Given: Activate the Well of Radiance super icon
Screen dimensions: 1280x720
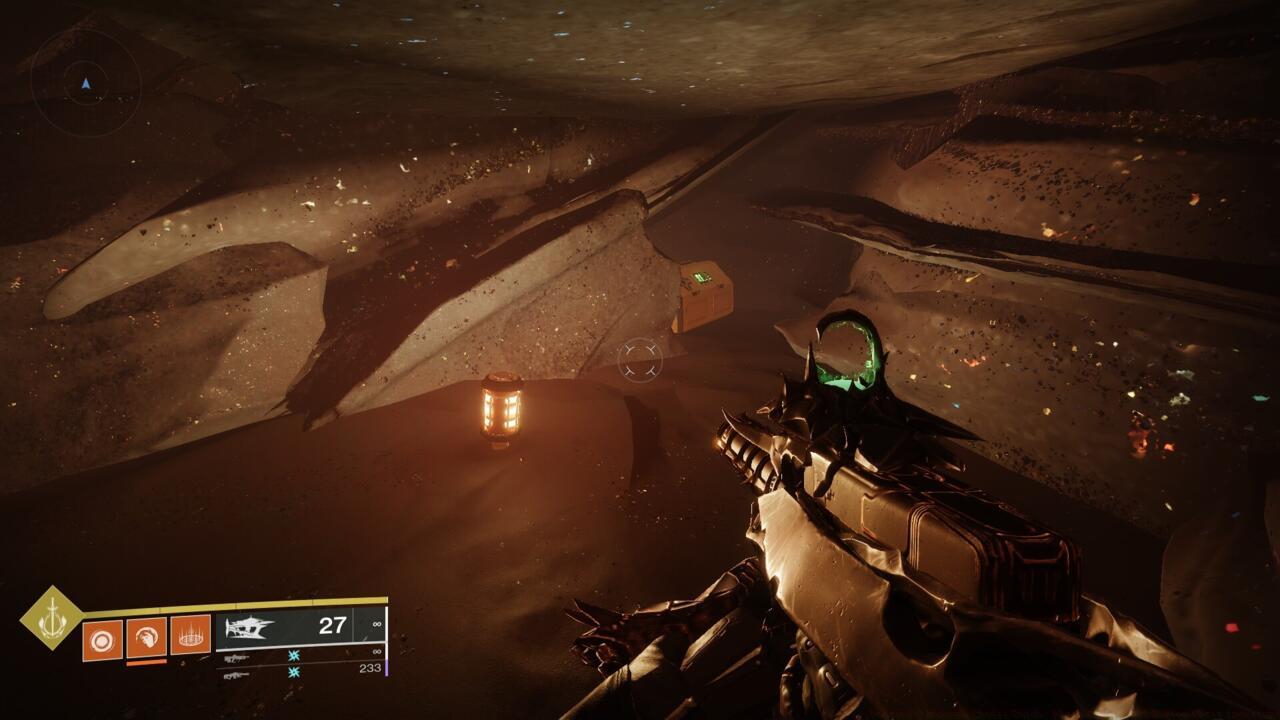Looking at the screenshot, I should click(x=52, y=618).
